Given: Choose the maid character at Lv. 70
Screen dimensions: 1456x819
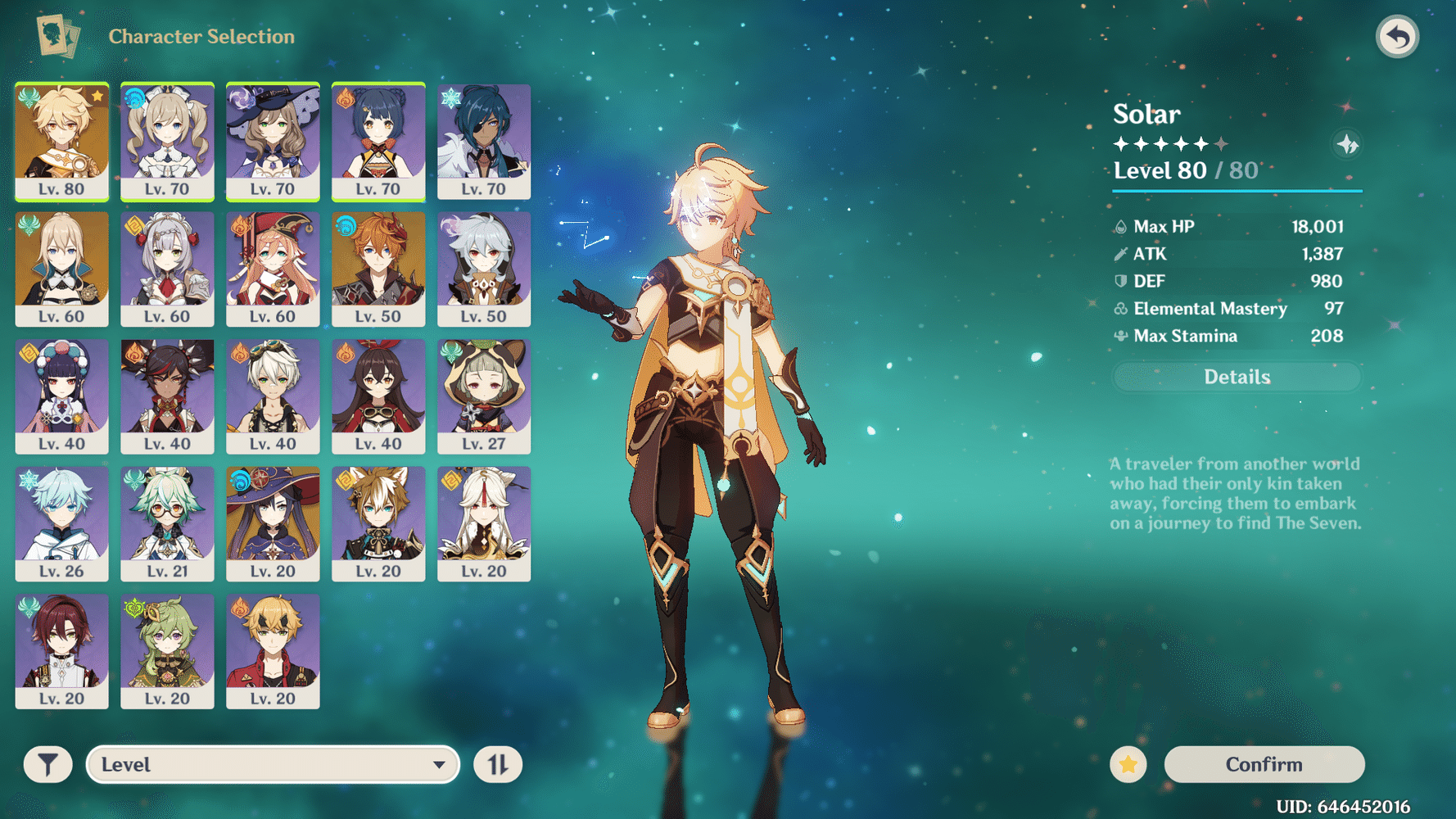Looking at the screenshot, I should coord(167,141).
